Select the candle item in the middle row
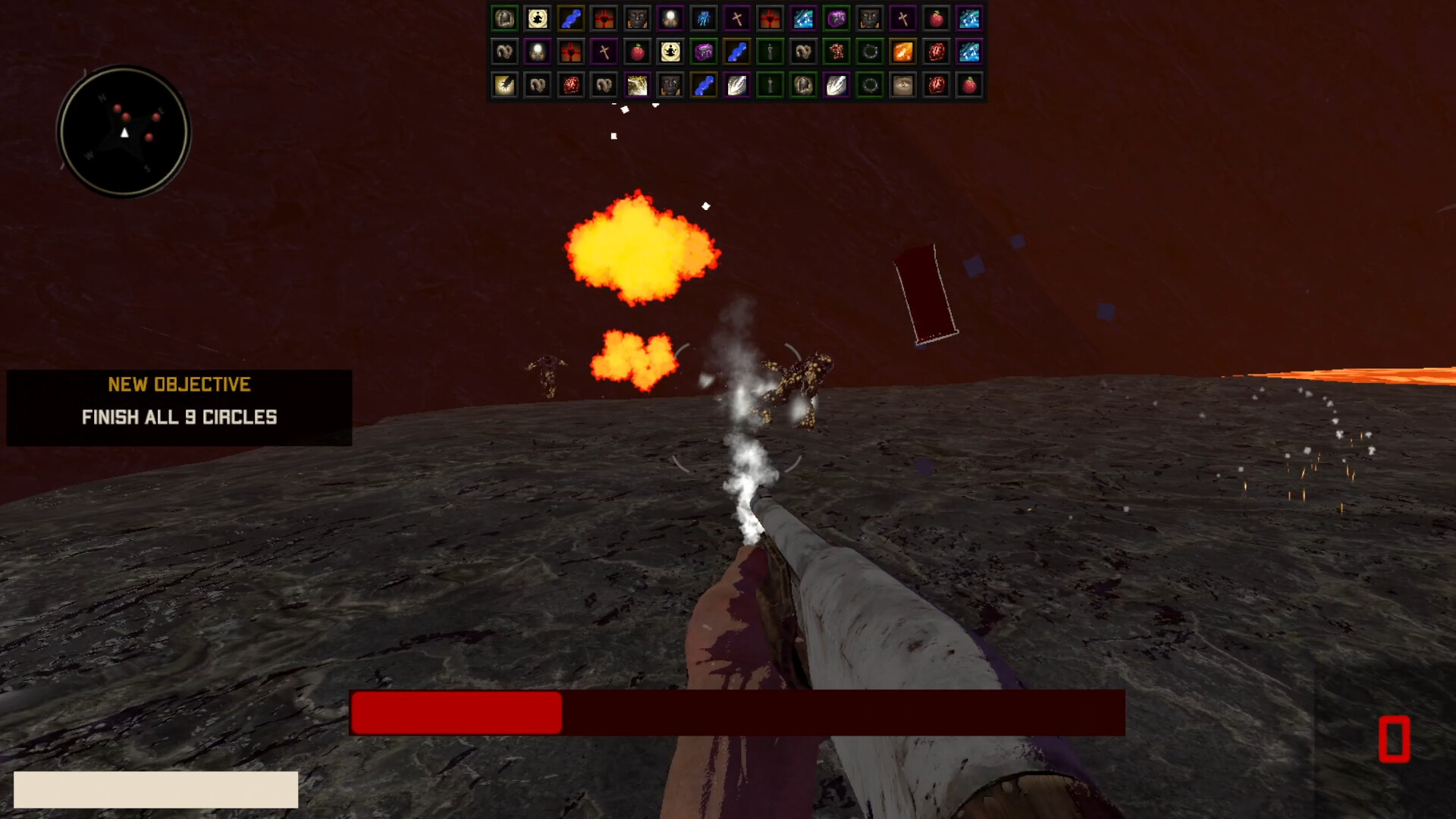This screenshot has width=1456, height=819. coord(770,52)
